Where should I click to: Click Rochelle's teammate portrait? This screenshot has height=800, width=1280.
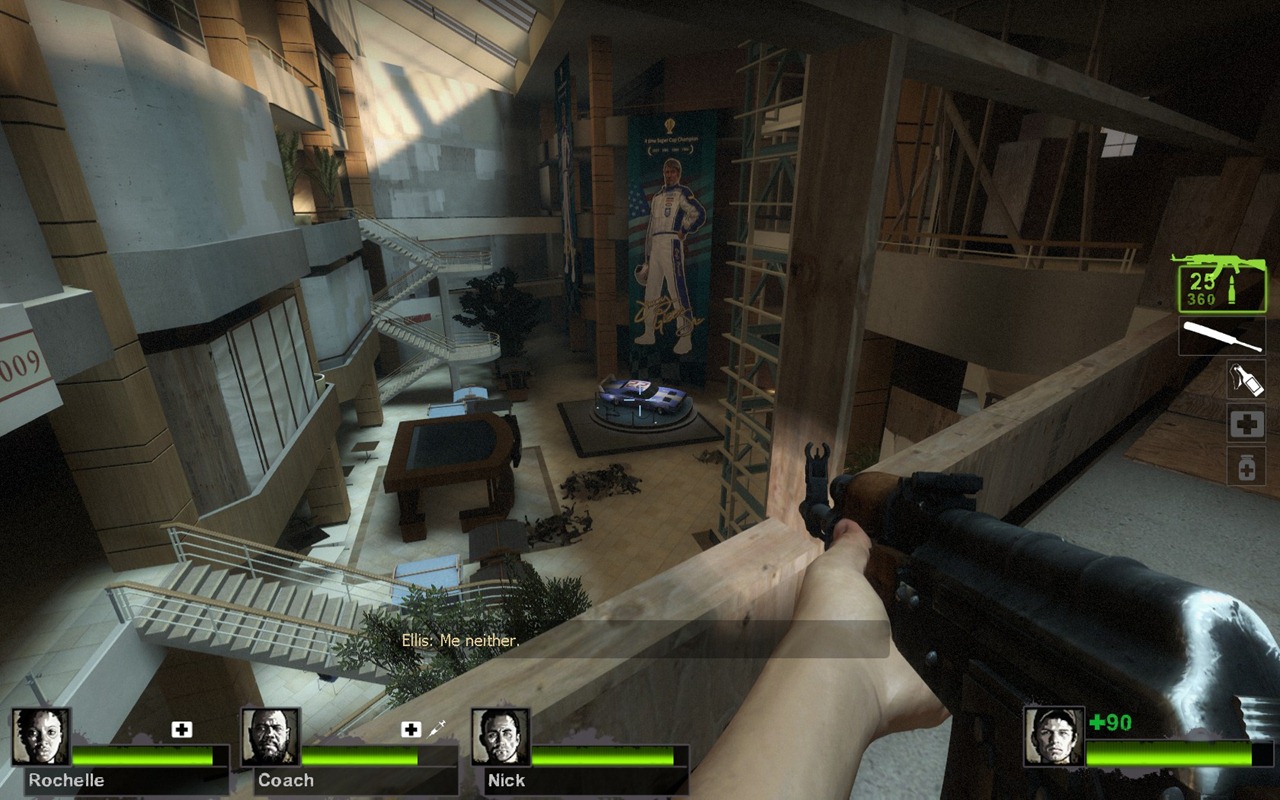(x=41, y=737)
